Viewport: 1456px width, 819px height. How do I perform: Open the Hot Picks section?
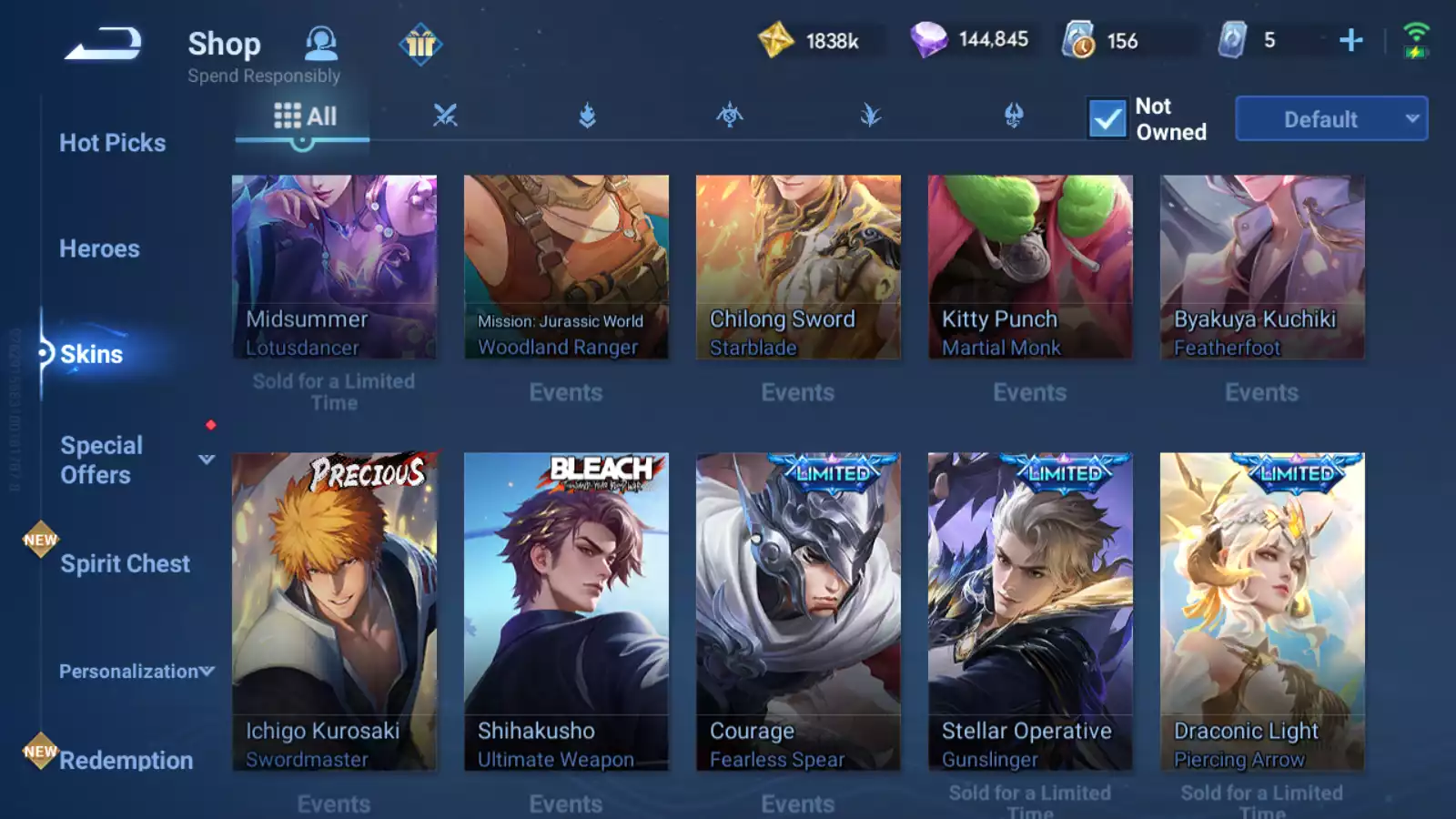click(112, 143)
